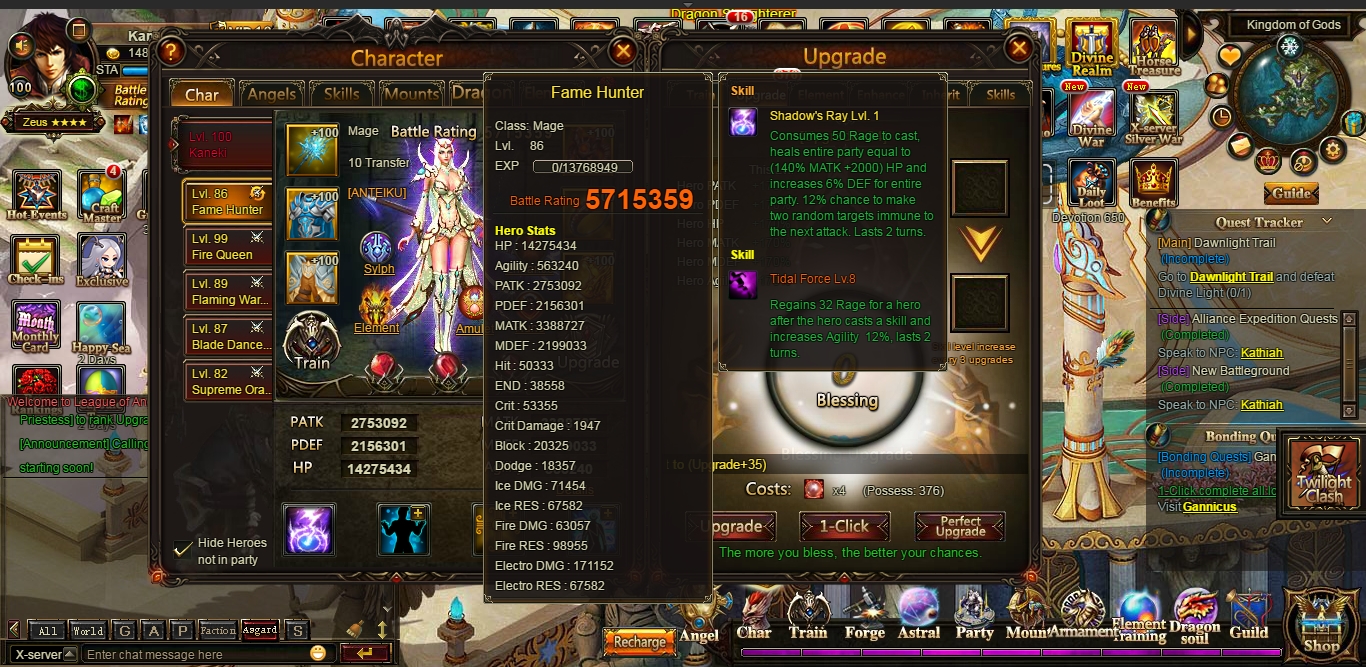
Task: Close the Upgrade window
Action: [1019, 48]
